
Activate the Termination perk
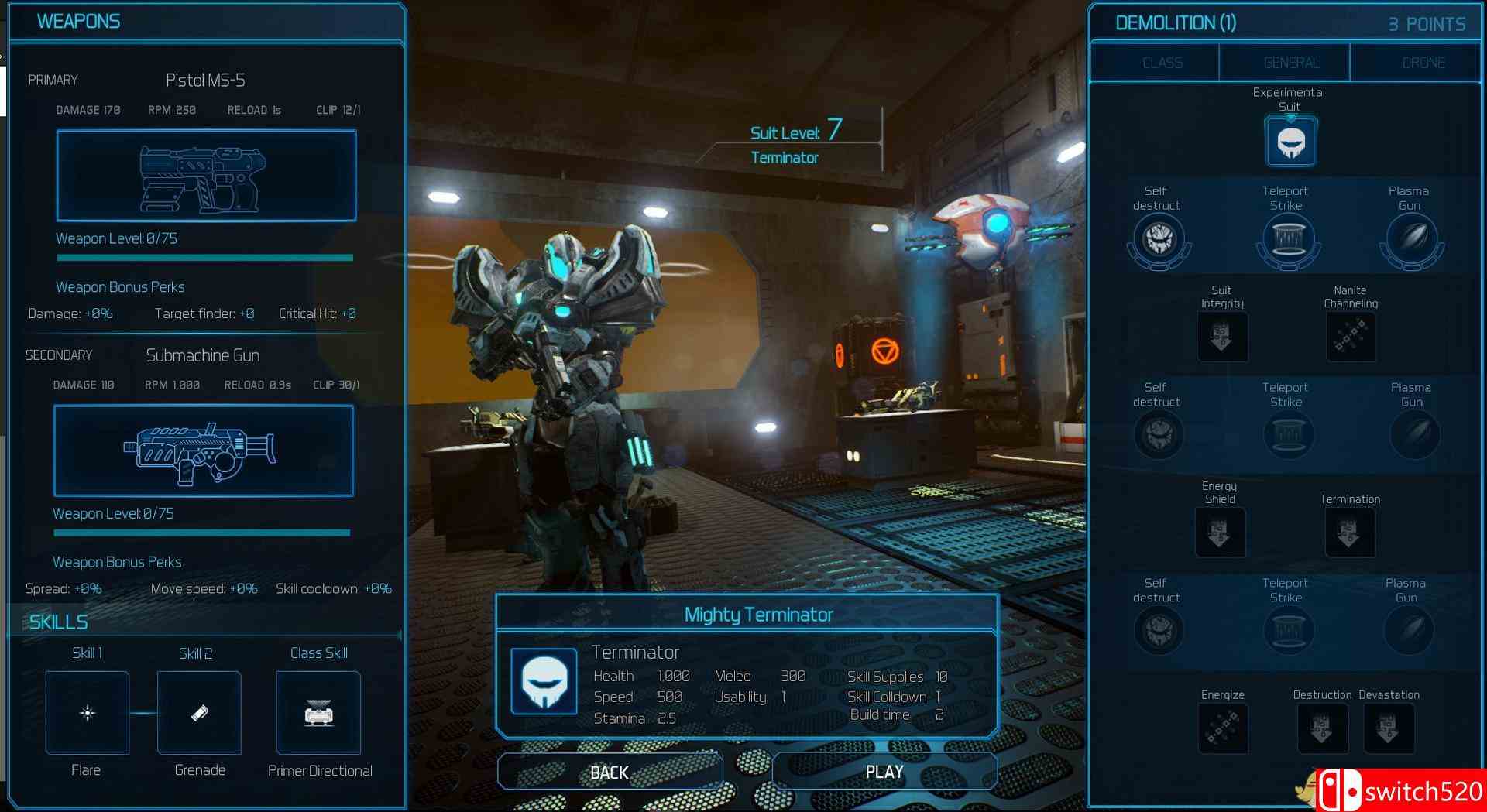point(1349,533)
